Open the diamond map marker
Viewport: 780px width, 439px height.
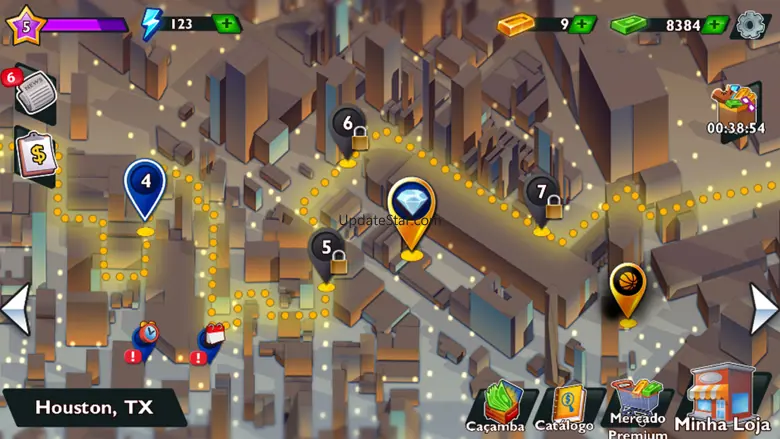tap(410, 209)
